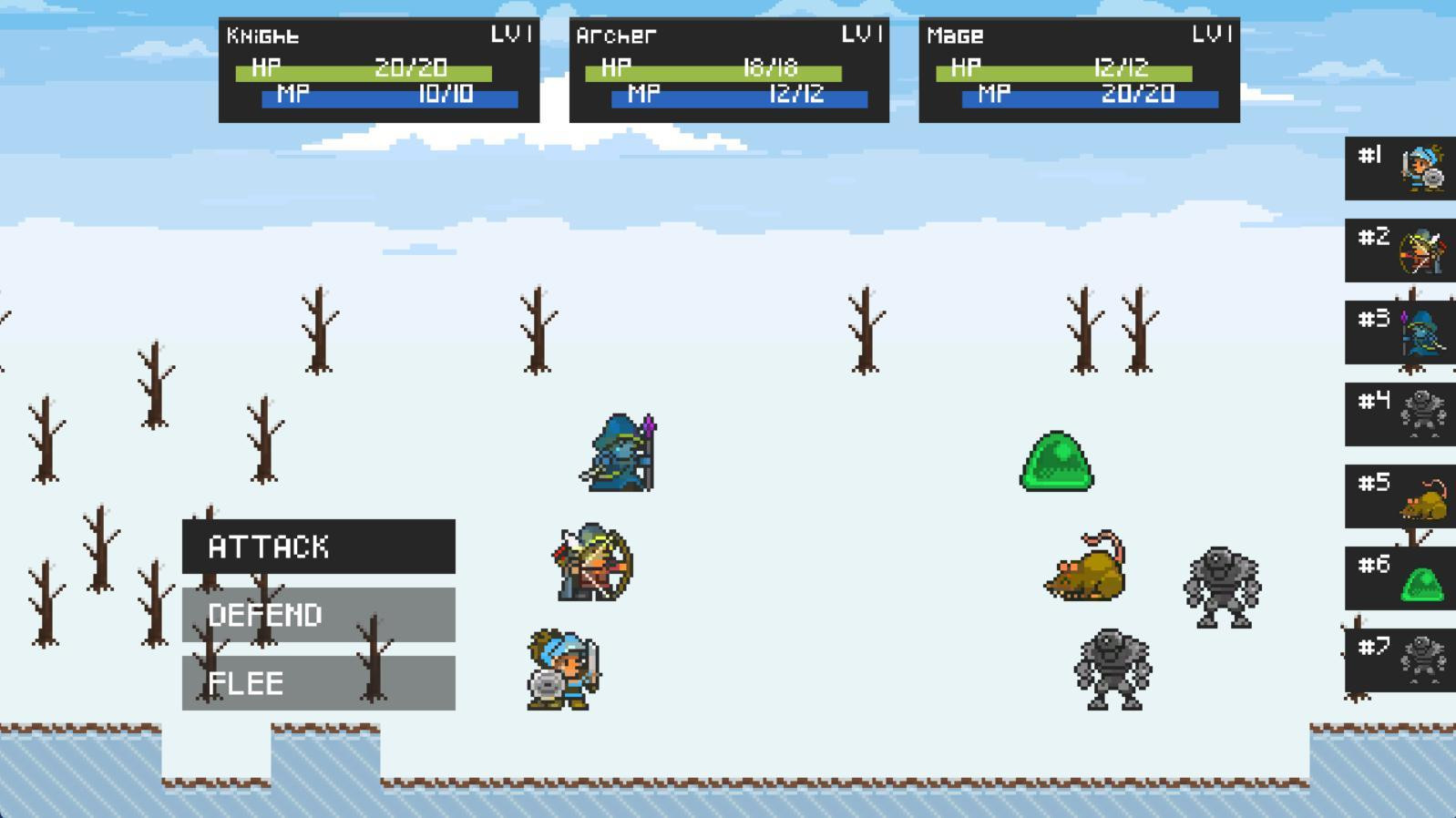Open the Knight status panel
This screenshot has width=1456, height=818.
(x=378, y=68)
